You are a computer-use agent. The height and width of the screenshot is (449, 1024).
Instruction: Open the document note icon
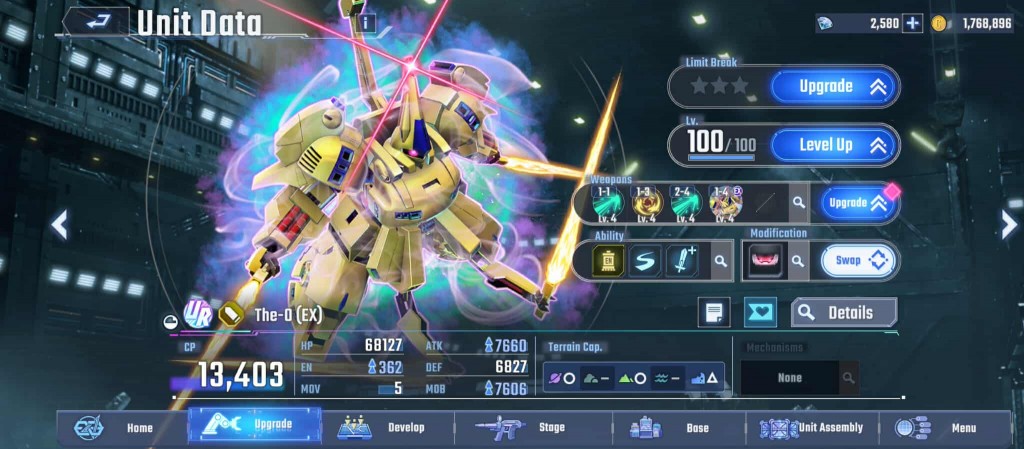(714, 313)
